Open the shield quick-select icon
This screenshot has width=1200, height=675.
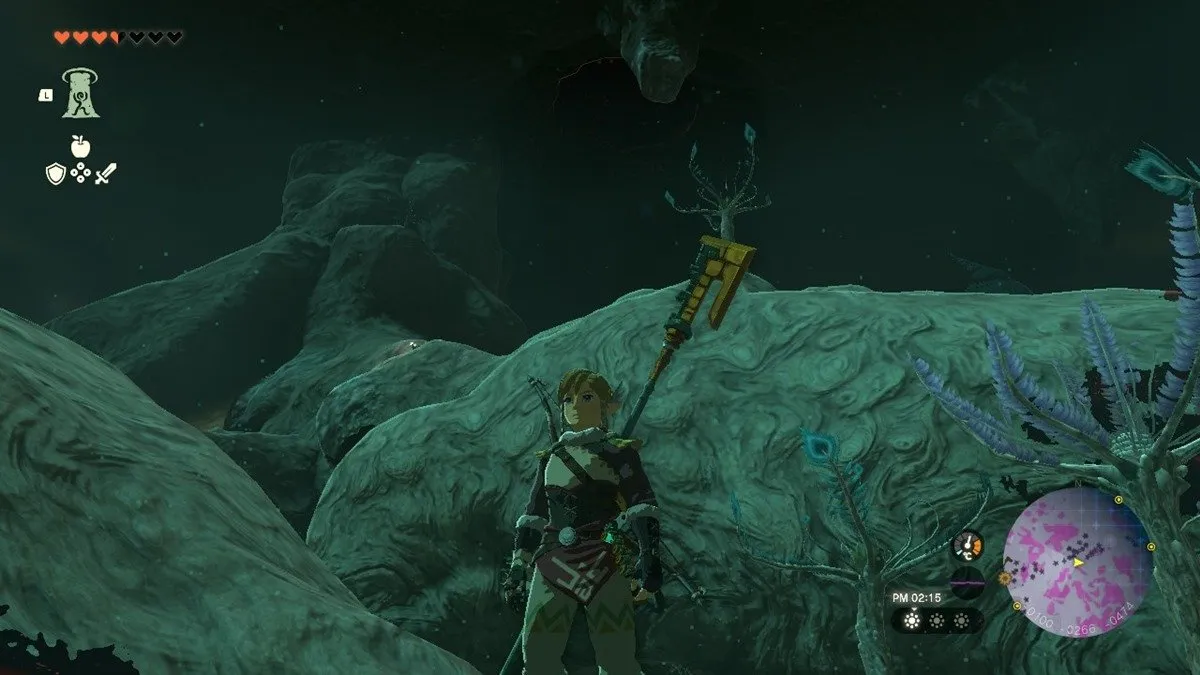[x=55, y=174]
